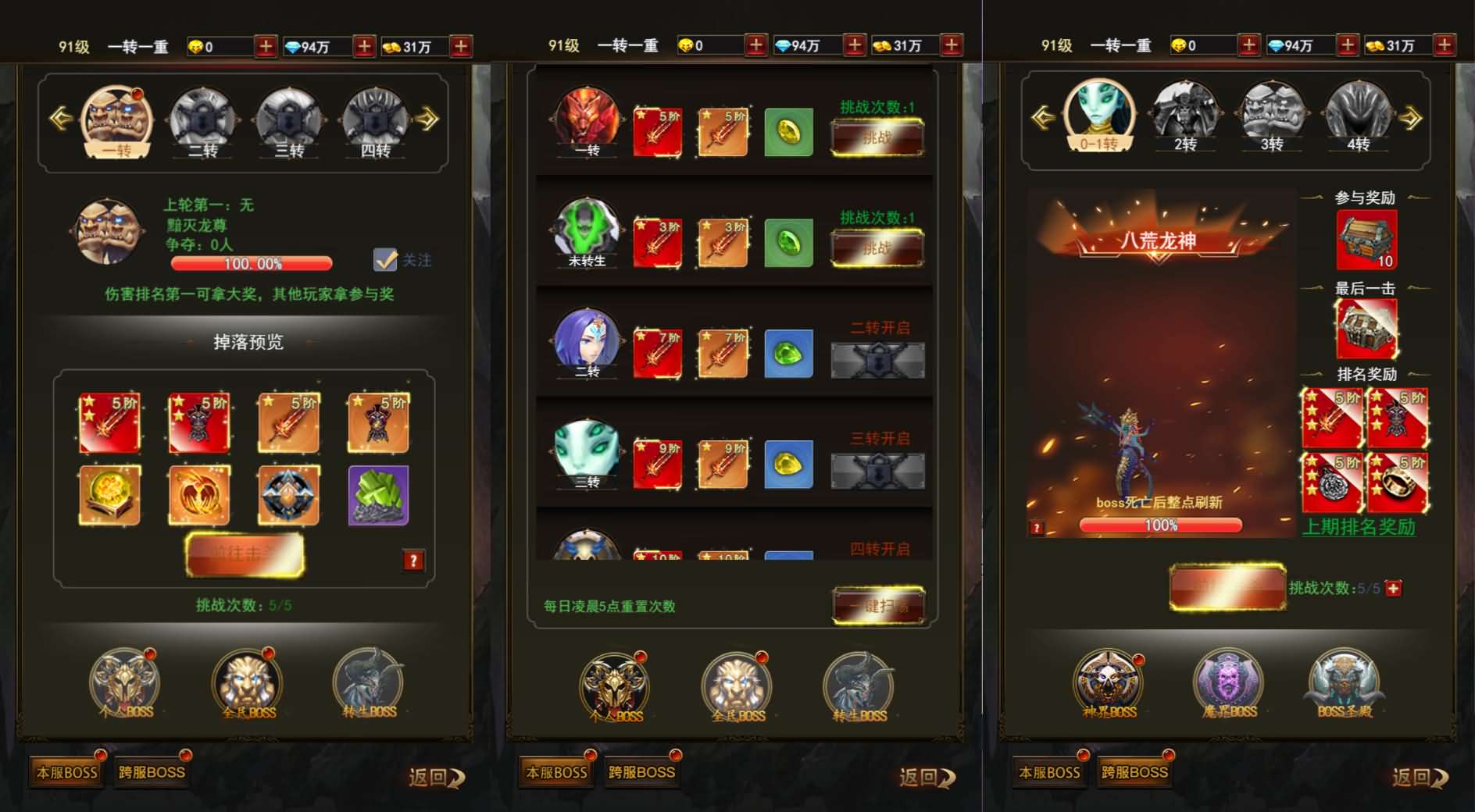Inspect the 最后一击 chest reward

pos(1366,329)
